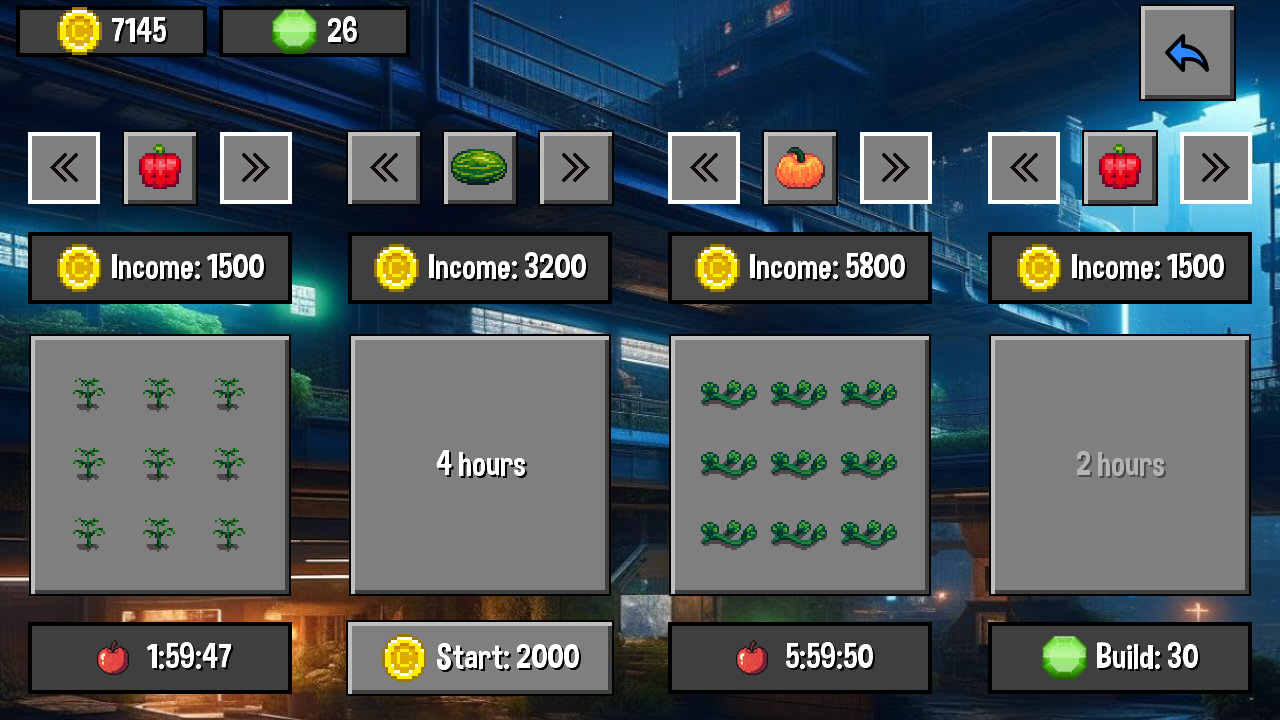Click the Income: 3200 label on plot two
The image size is (1280, 720).
coord(479,267)
